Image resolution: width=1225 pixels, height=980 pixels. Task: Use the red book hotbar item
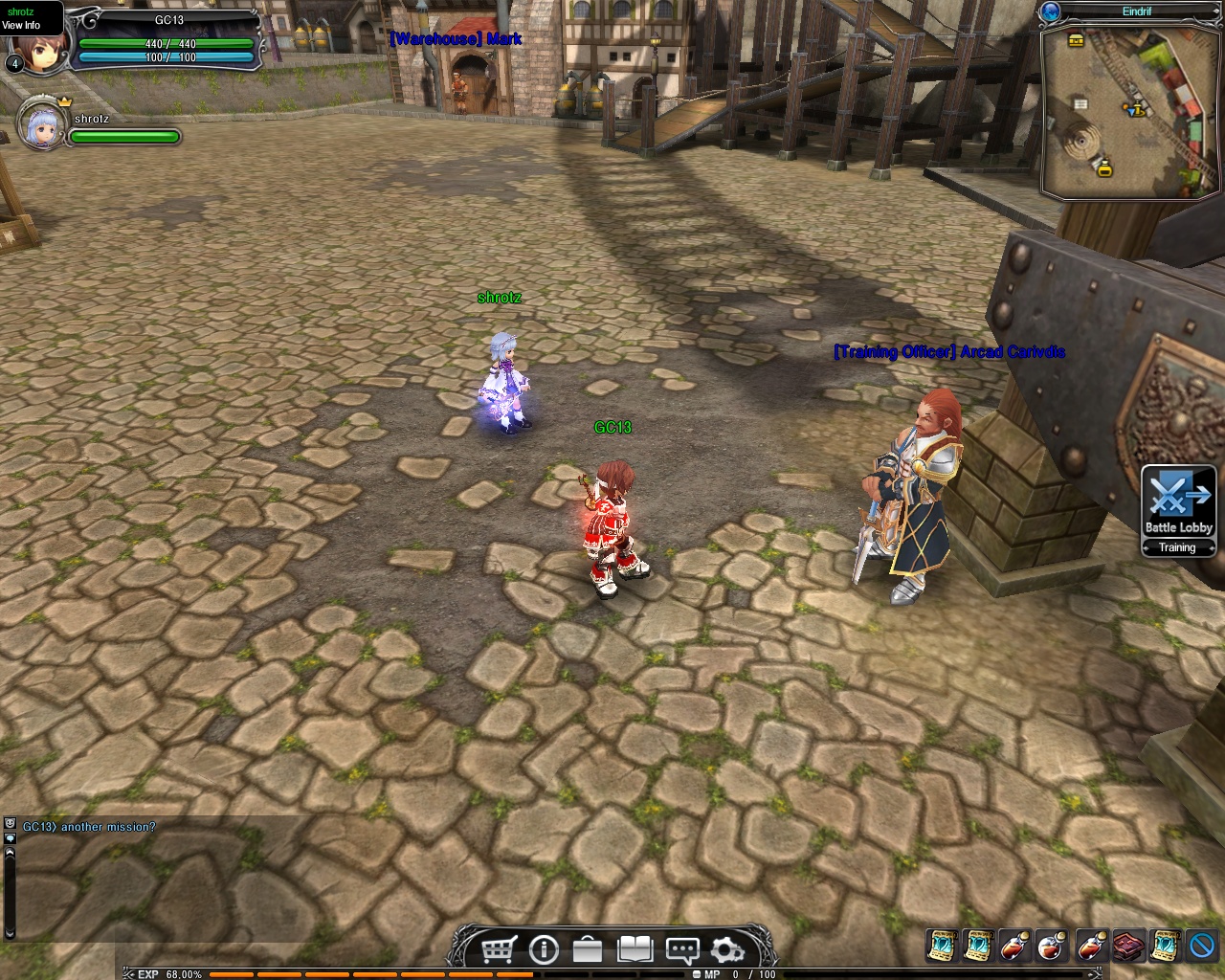1127,946
